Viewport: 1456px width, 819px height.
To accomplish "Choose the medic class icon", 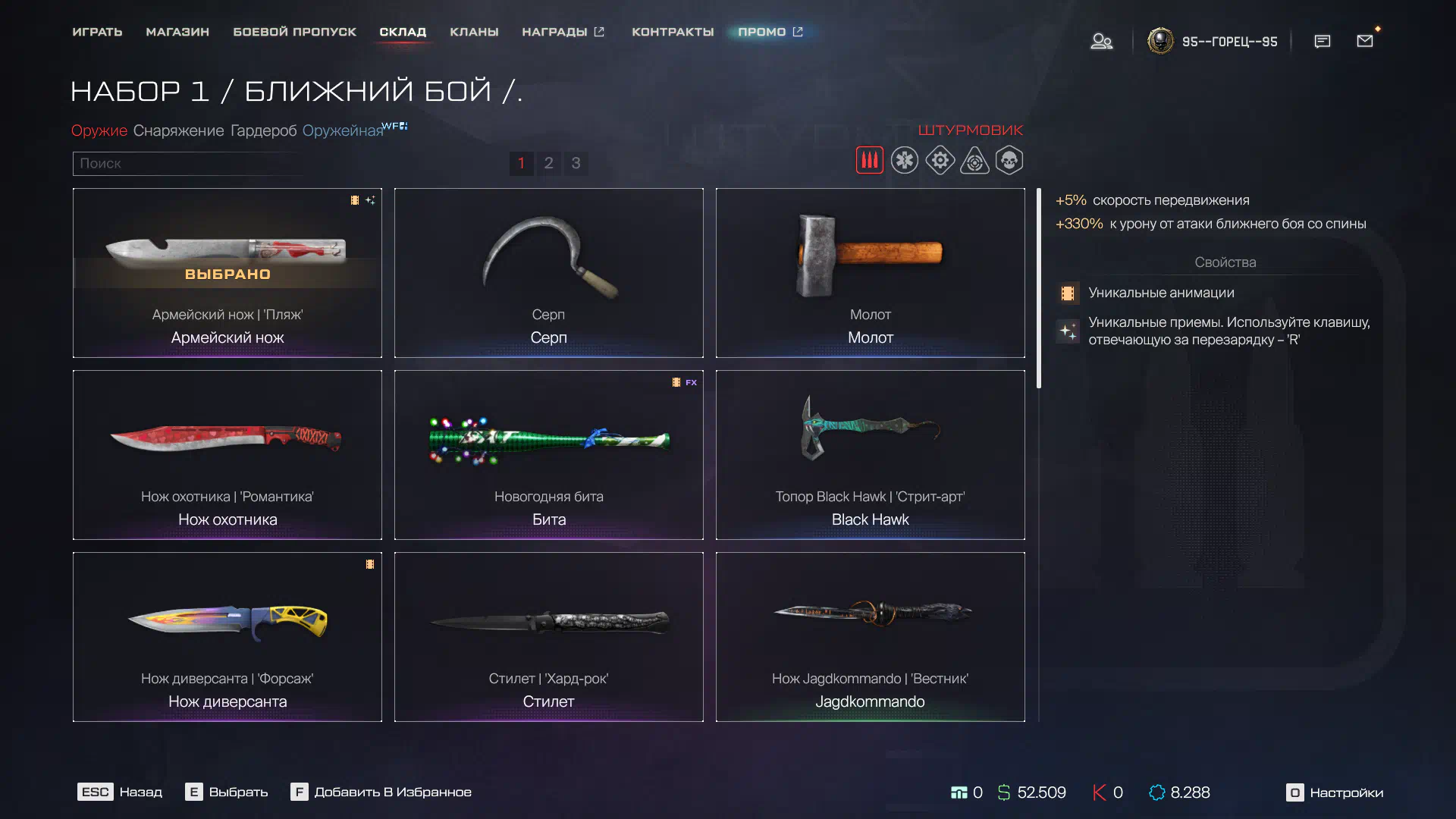I will [905, 161].
